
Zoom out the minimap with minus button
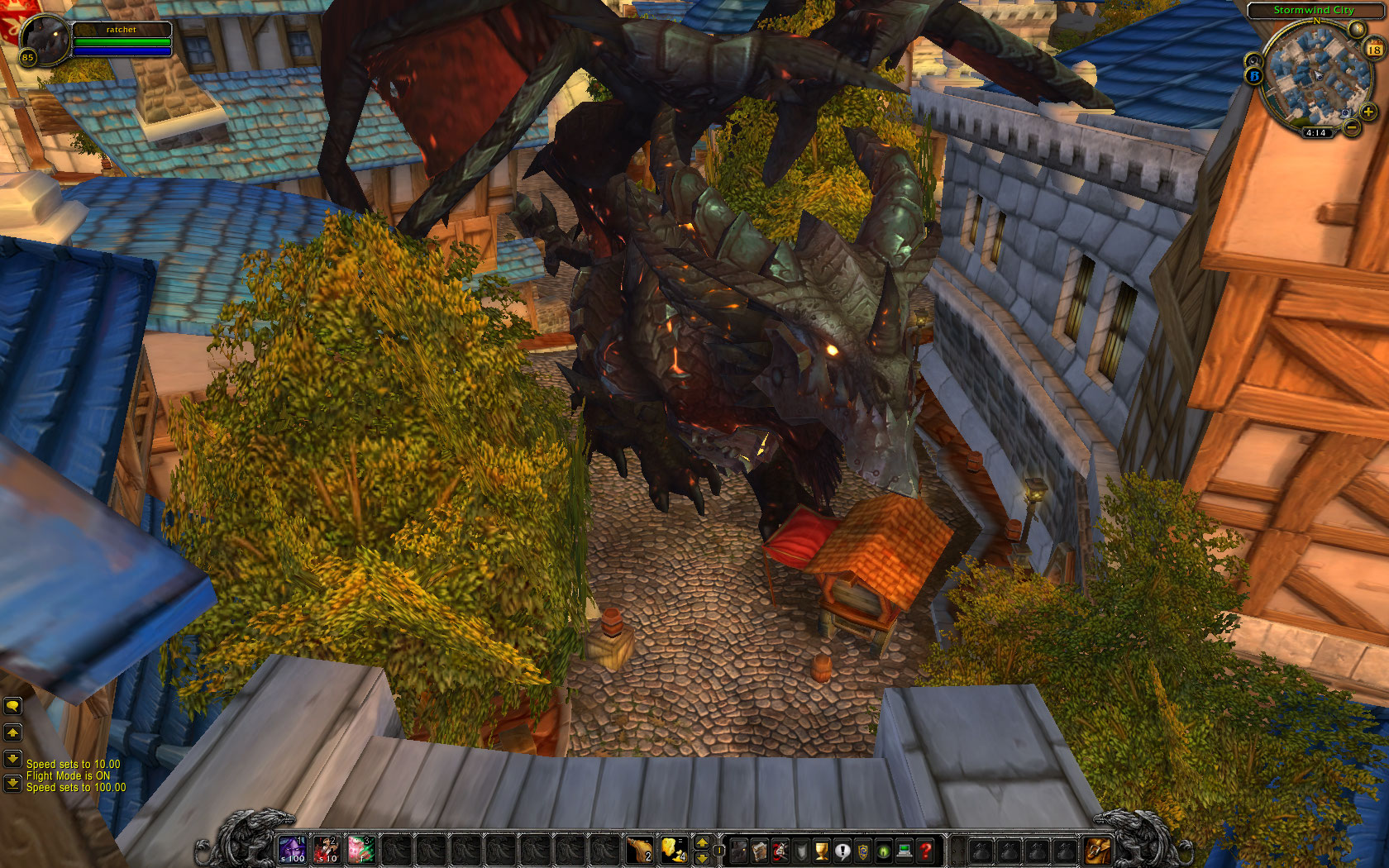(x=1352, y=127)
